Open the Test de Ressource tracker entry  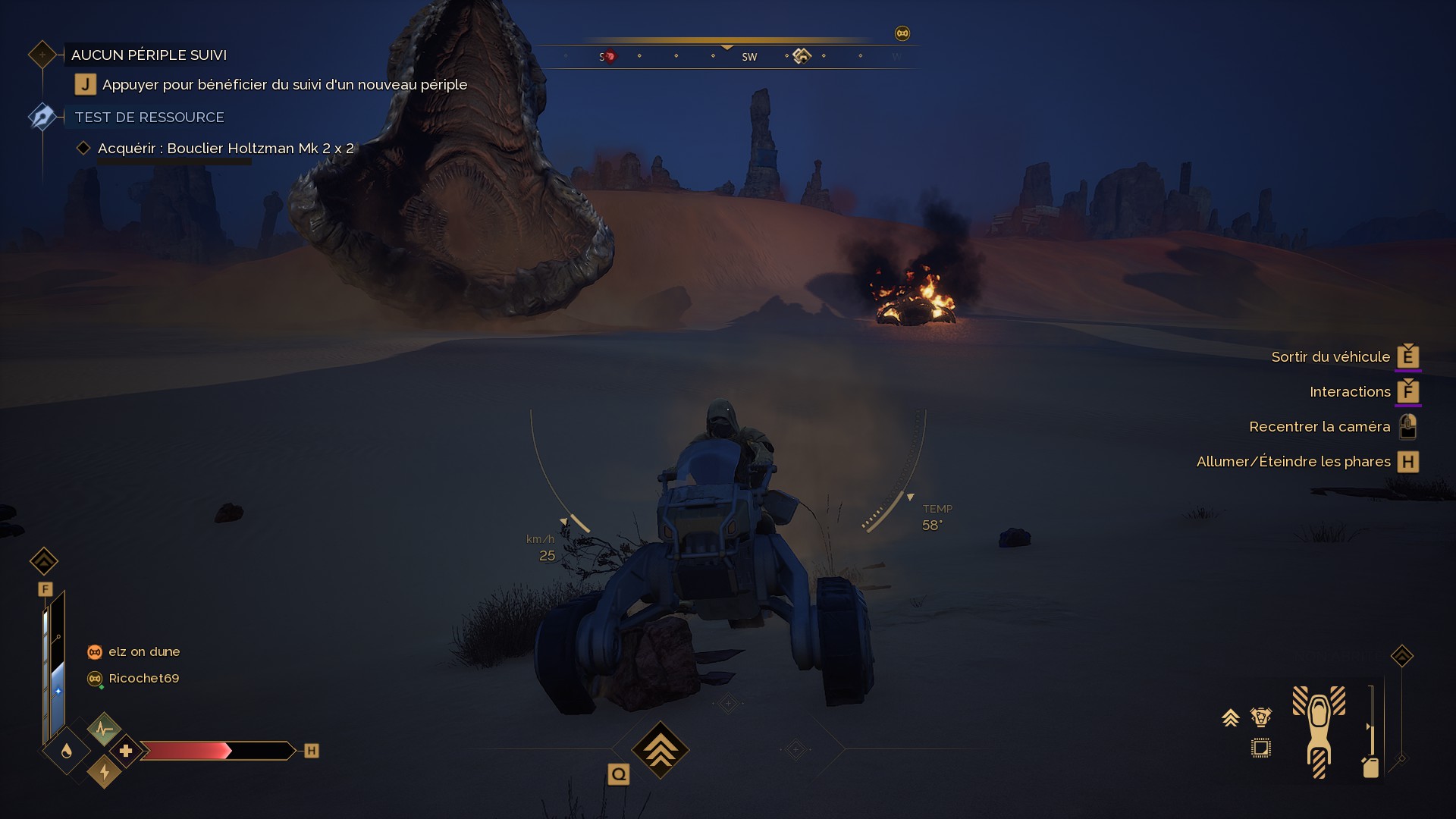click(x=149, y=118)
